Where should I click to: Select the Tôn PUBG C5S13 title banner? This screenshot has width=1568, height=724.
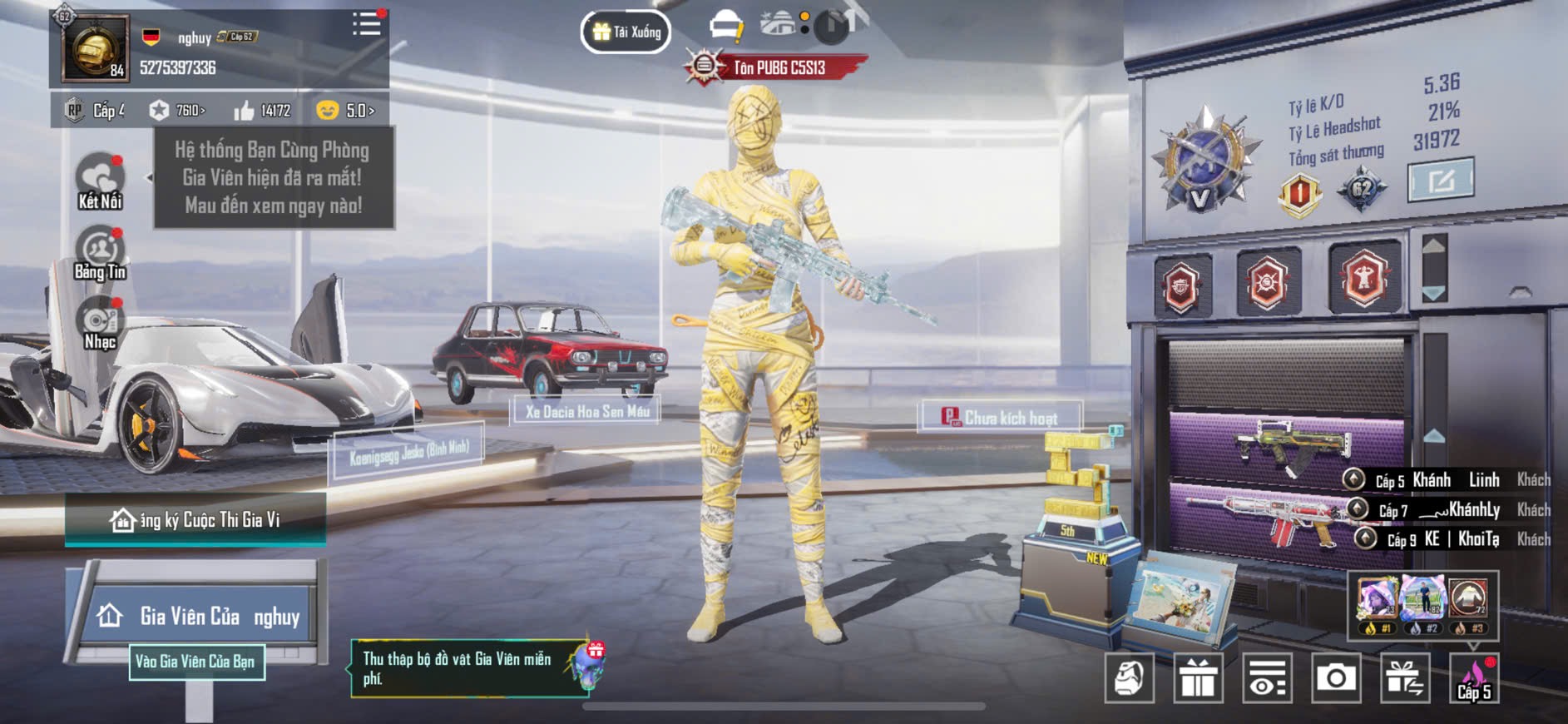point(778,67)
